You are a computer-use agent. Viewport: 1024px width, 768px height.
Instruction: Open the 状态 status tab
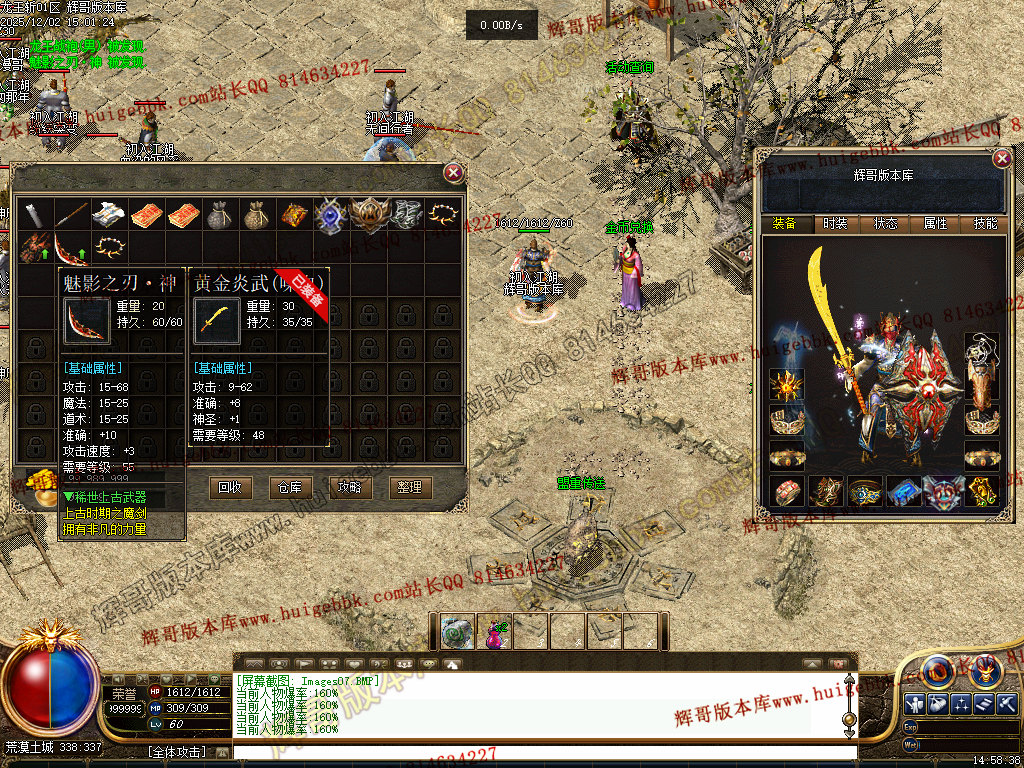(x=885, y=224)
